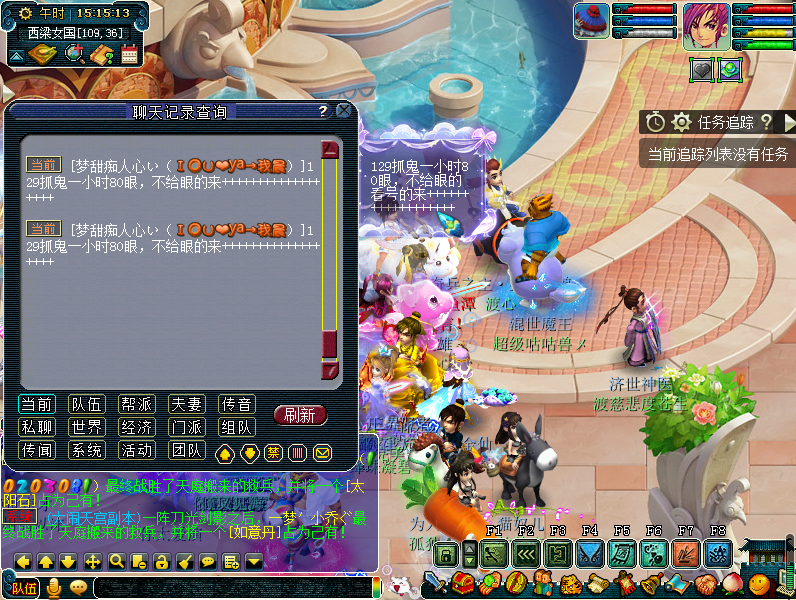Filter chat by 私聊 channel
Screen dimensions: 796x600
click(x=37, y=427)
